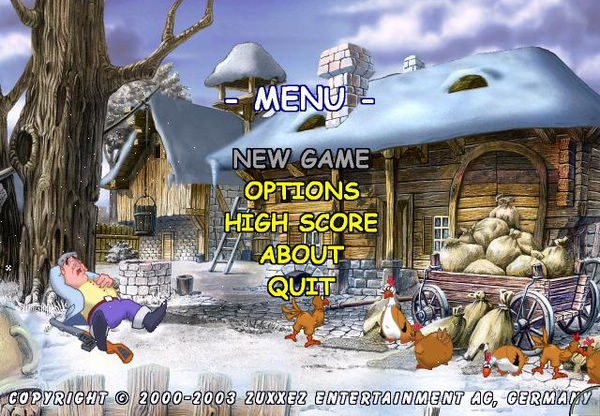View the High Score list
Screen dimensions: 600x416
(x=301, y=222)
